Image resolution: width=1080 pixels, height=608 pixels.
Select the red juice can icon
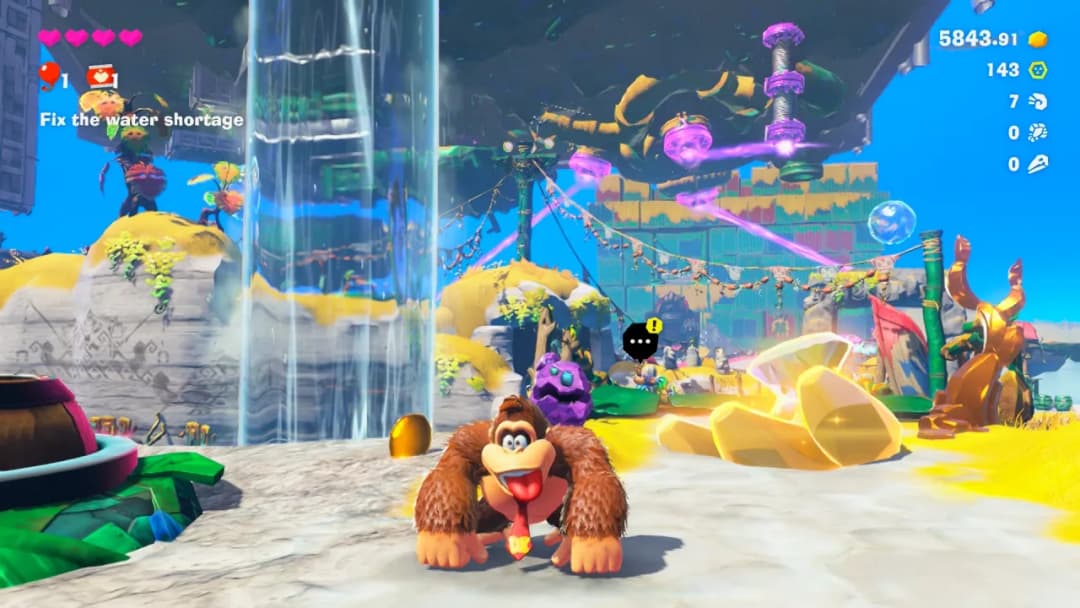99,76
